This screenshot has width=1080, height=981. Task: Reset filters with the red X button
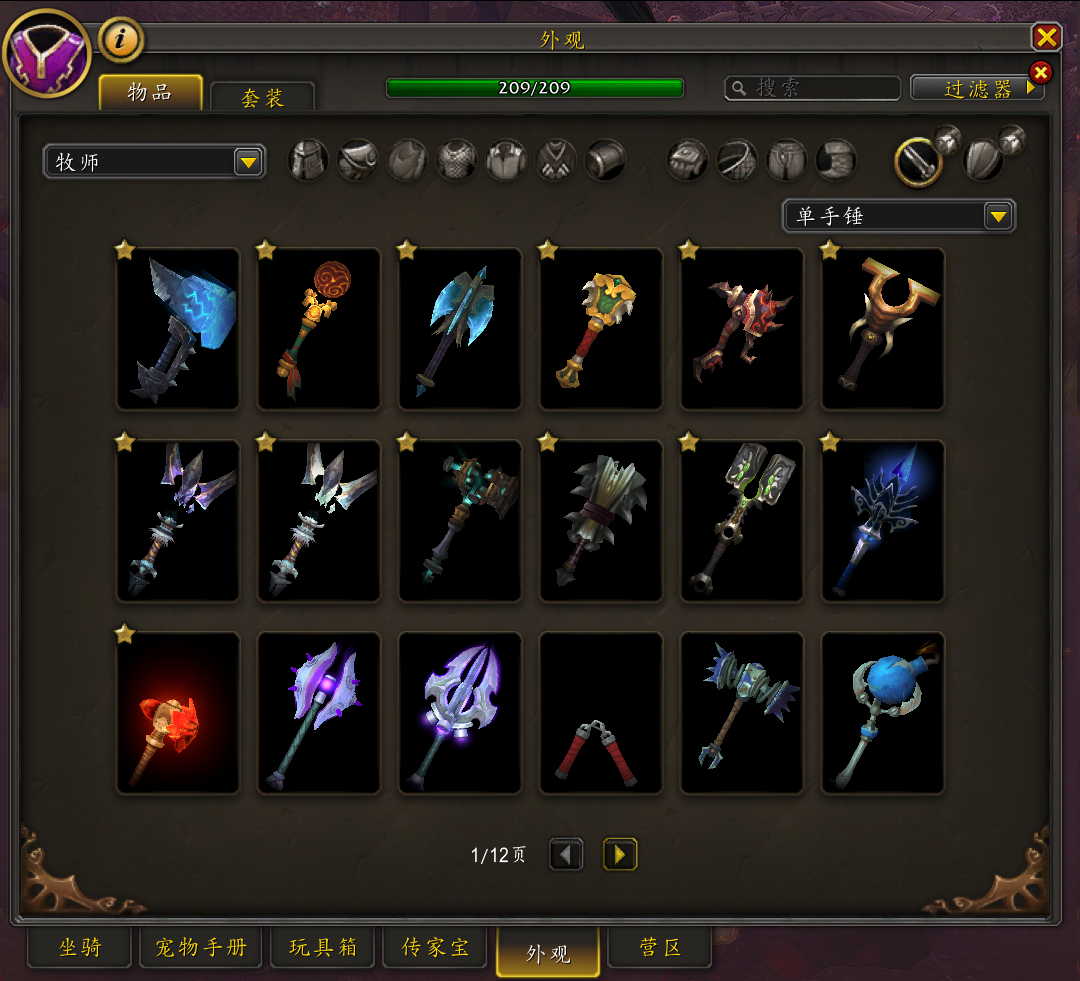pyautogui.click(x=1040, y=72)
